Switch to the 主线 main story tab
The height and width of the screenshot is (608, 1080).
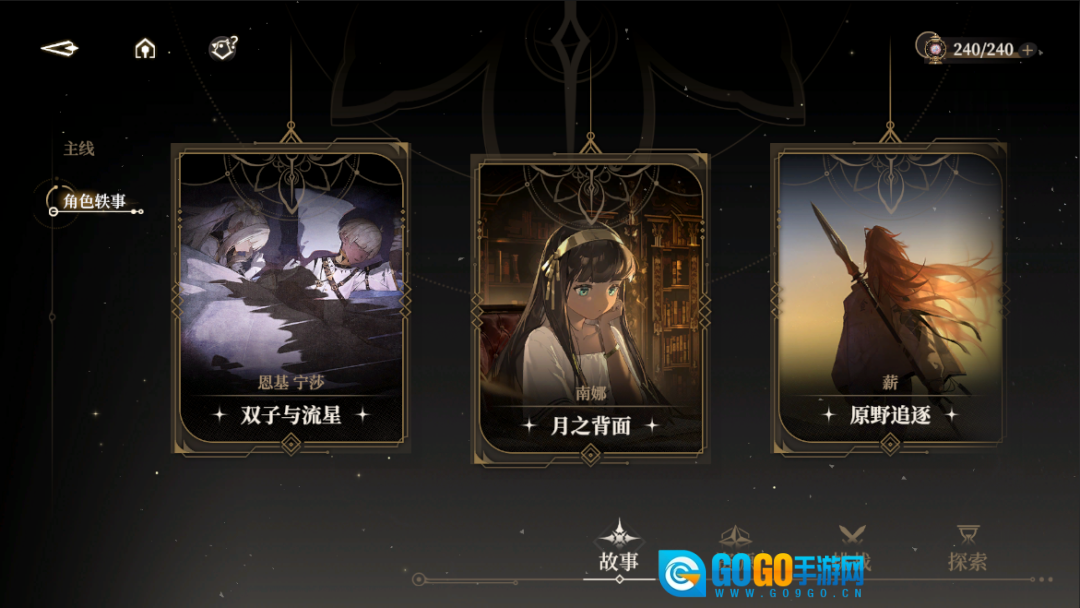coord(79,149)
